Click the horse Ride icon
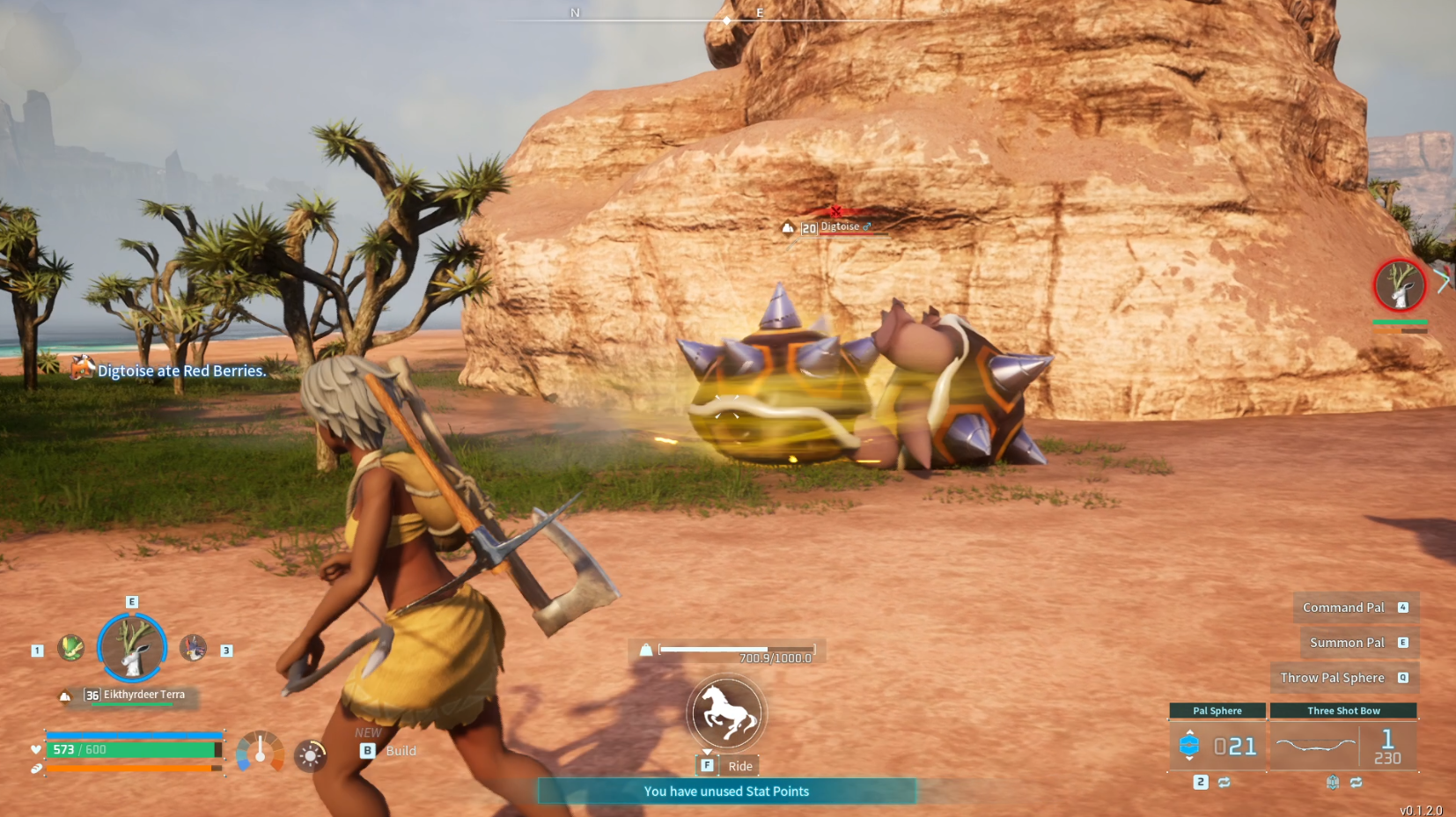 [x=726, y=711]
